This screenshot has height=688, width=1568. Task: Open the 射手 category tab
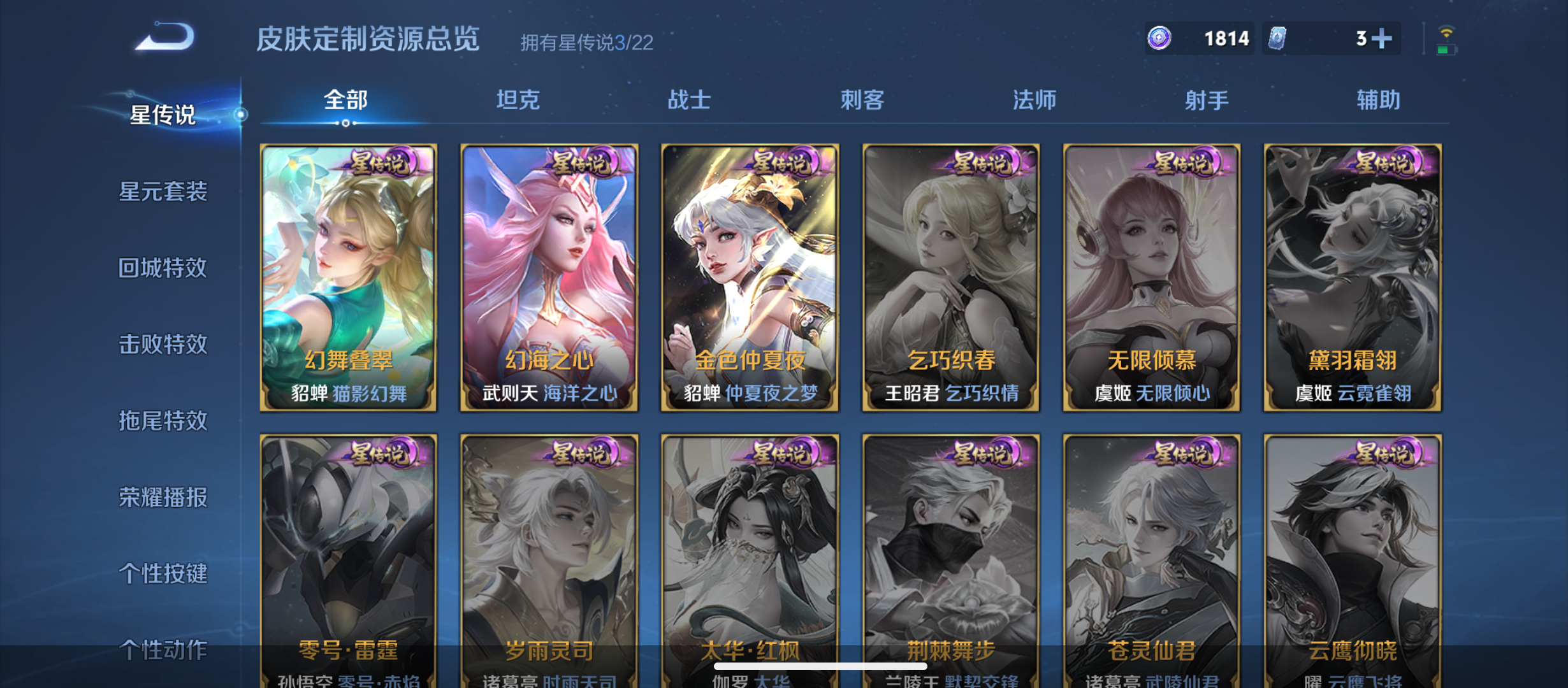[1205, 100]
